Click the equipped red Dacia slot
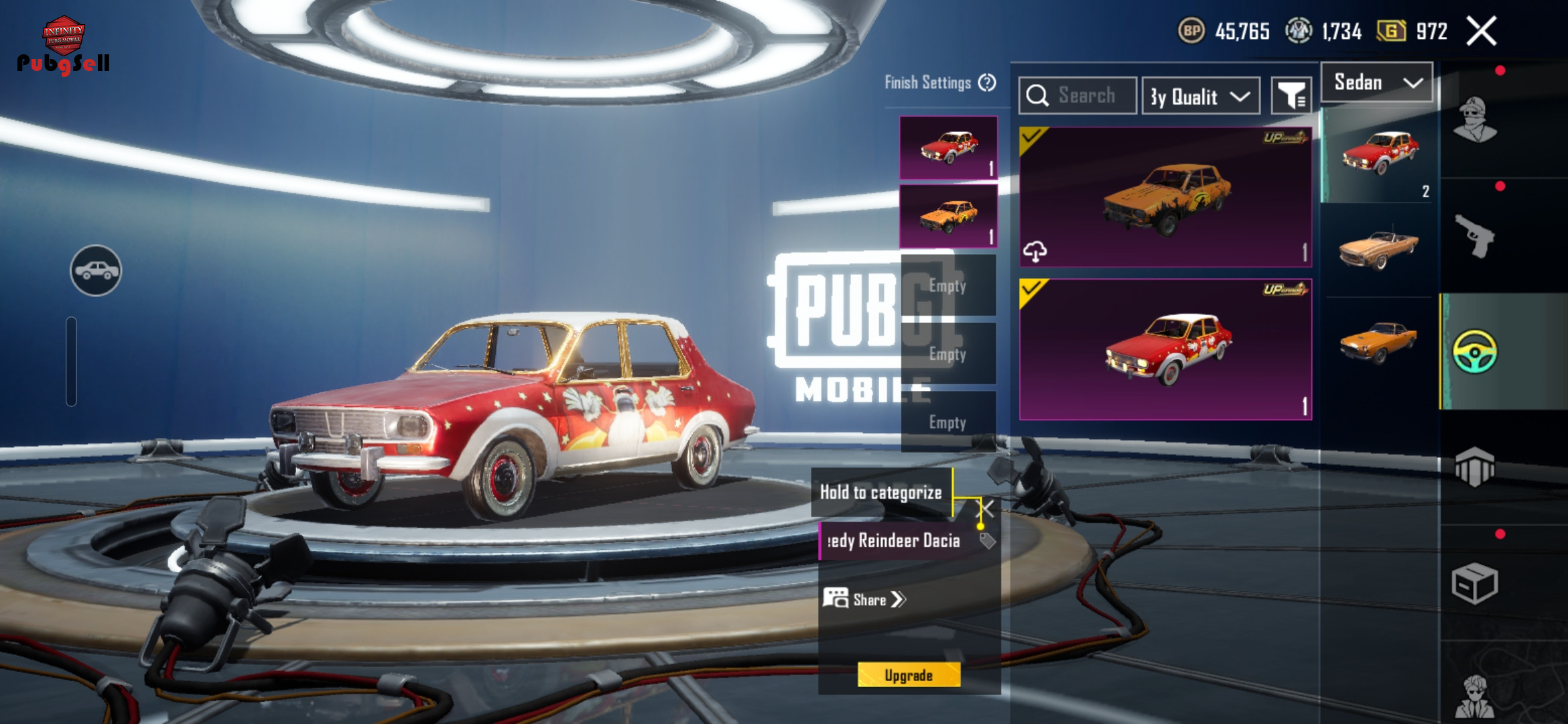 (948, 147)
